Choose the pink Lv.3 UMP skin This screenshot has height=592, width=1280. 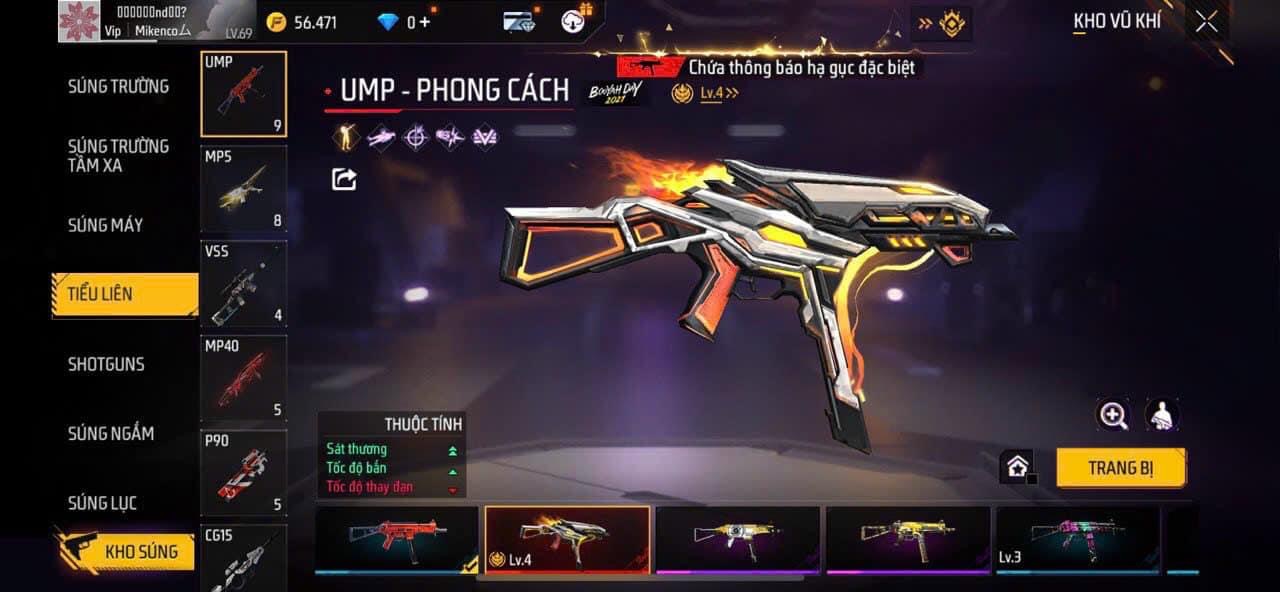click(1078, 539)
